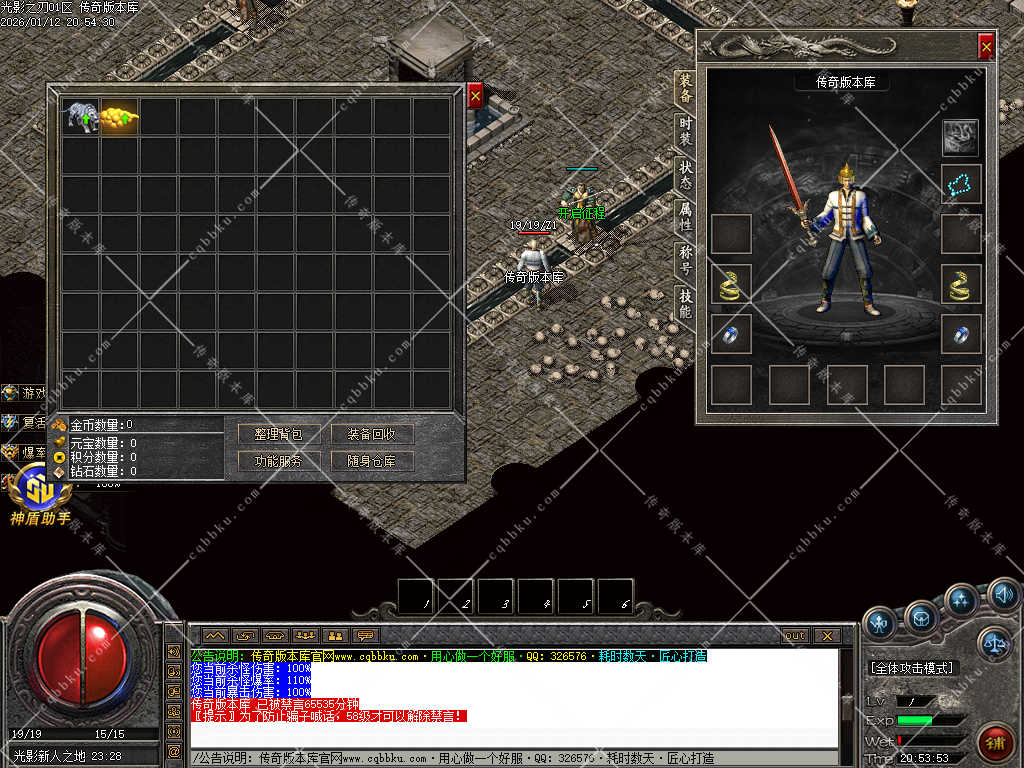Screen dimensions: 1024x768
Task: Click the sound speaker round button
Action: tap(1004, 597)
